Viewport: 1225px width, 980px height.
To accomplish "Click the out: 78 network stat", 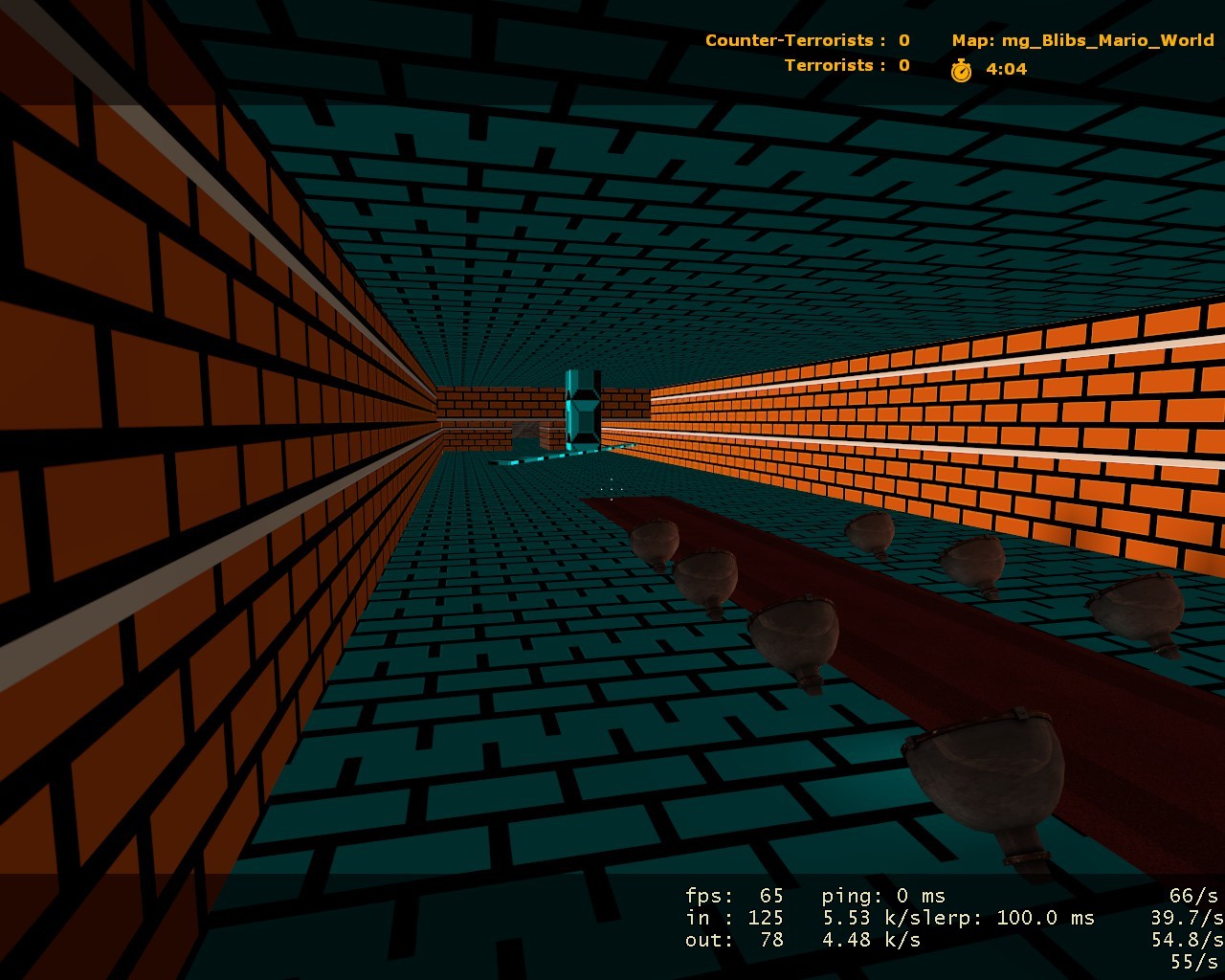I will pyautogui.click(x=737, y=940).
